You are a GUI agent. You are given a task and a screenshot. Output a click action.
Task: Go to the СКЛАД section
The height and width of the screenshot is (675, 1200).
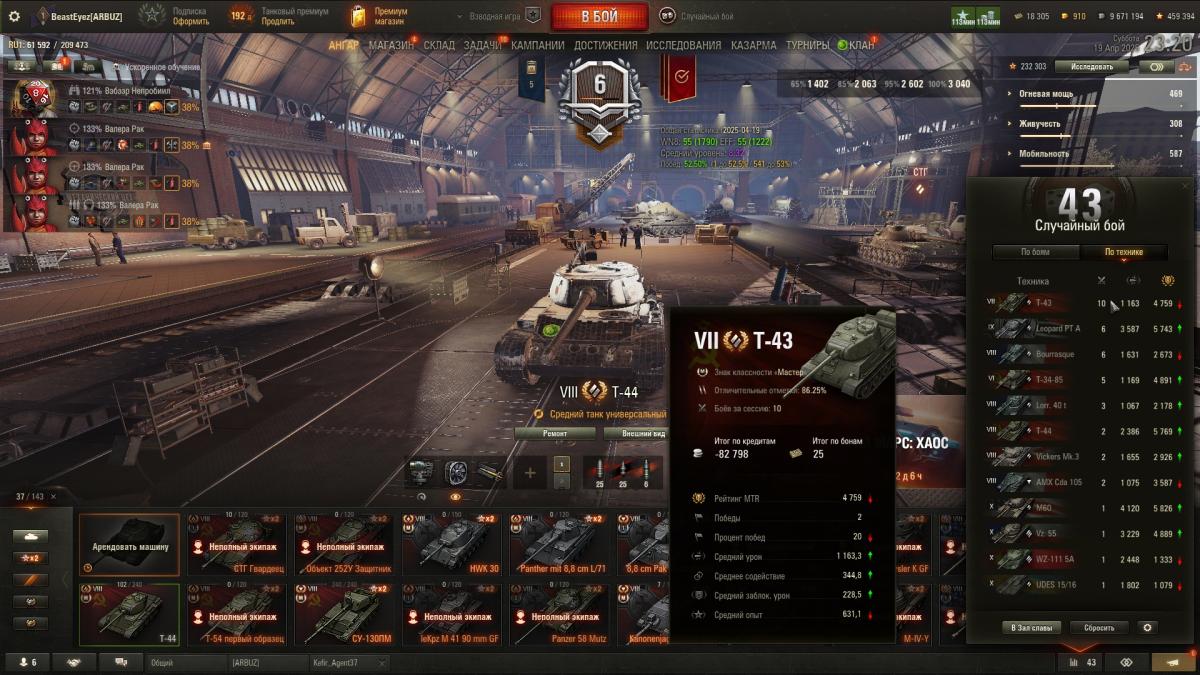coord(439,45)
